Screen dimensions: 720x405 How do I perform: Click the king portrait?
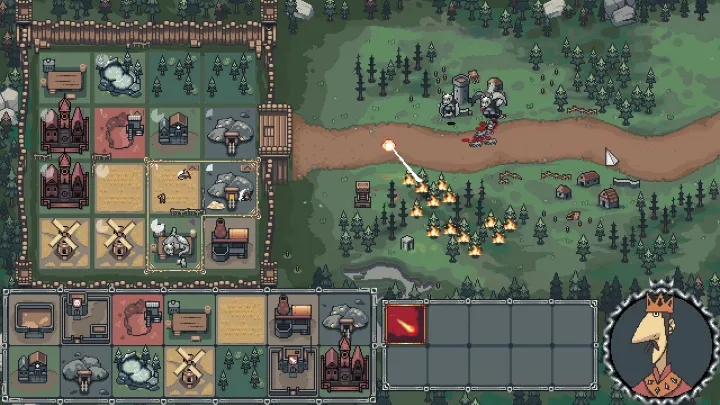tap(659, 341)
